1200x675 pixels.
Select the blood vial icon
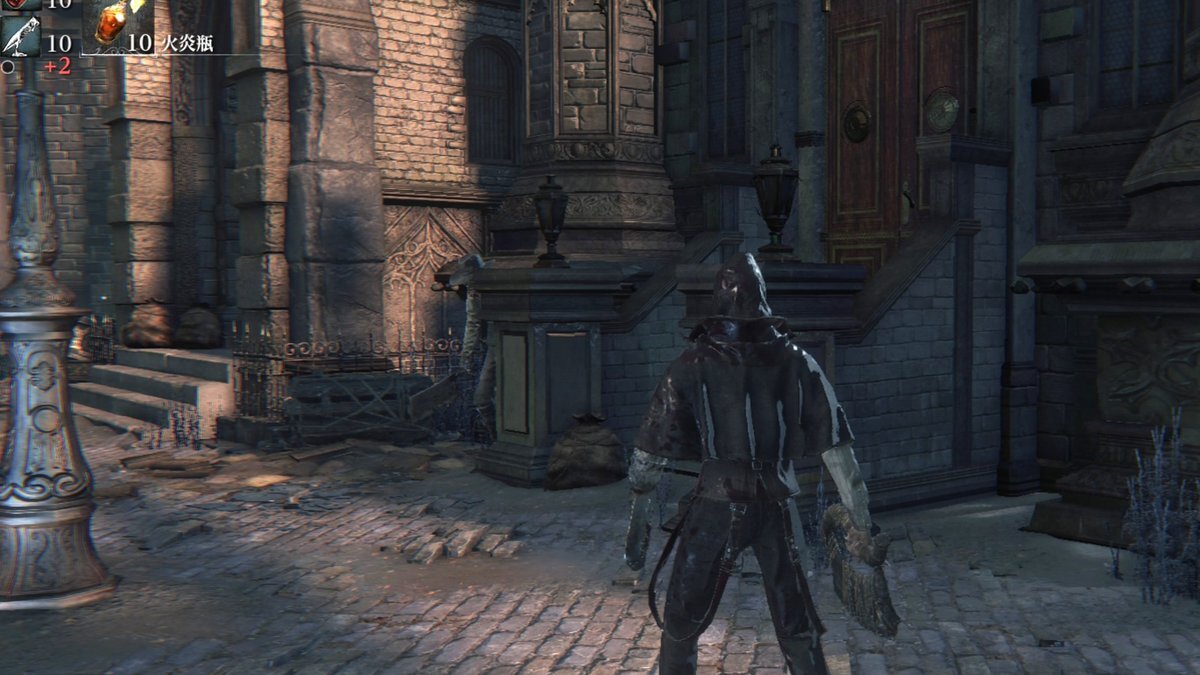tap(20, 4)
